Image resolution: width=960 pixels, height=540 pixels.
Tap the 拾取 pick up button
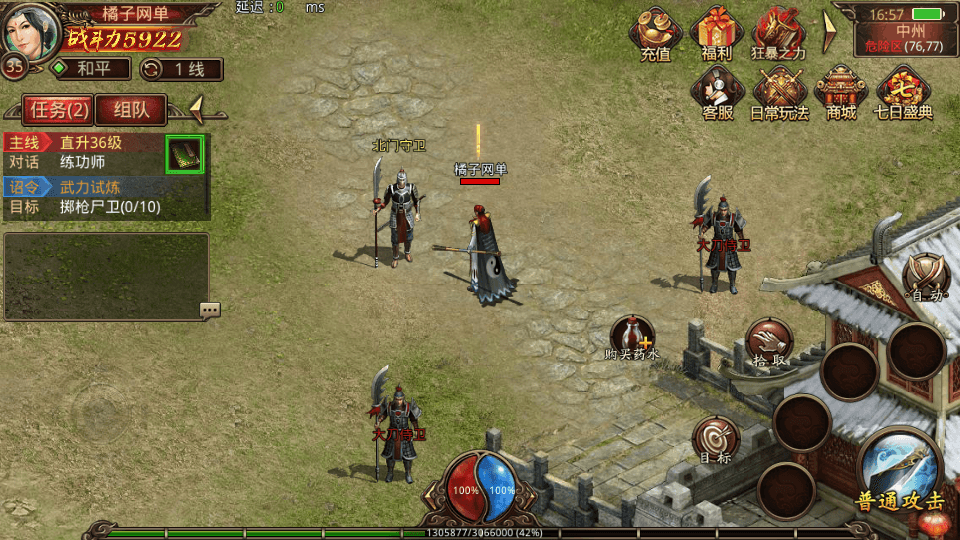[768, 344]
